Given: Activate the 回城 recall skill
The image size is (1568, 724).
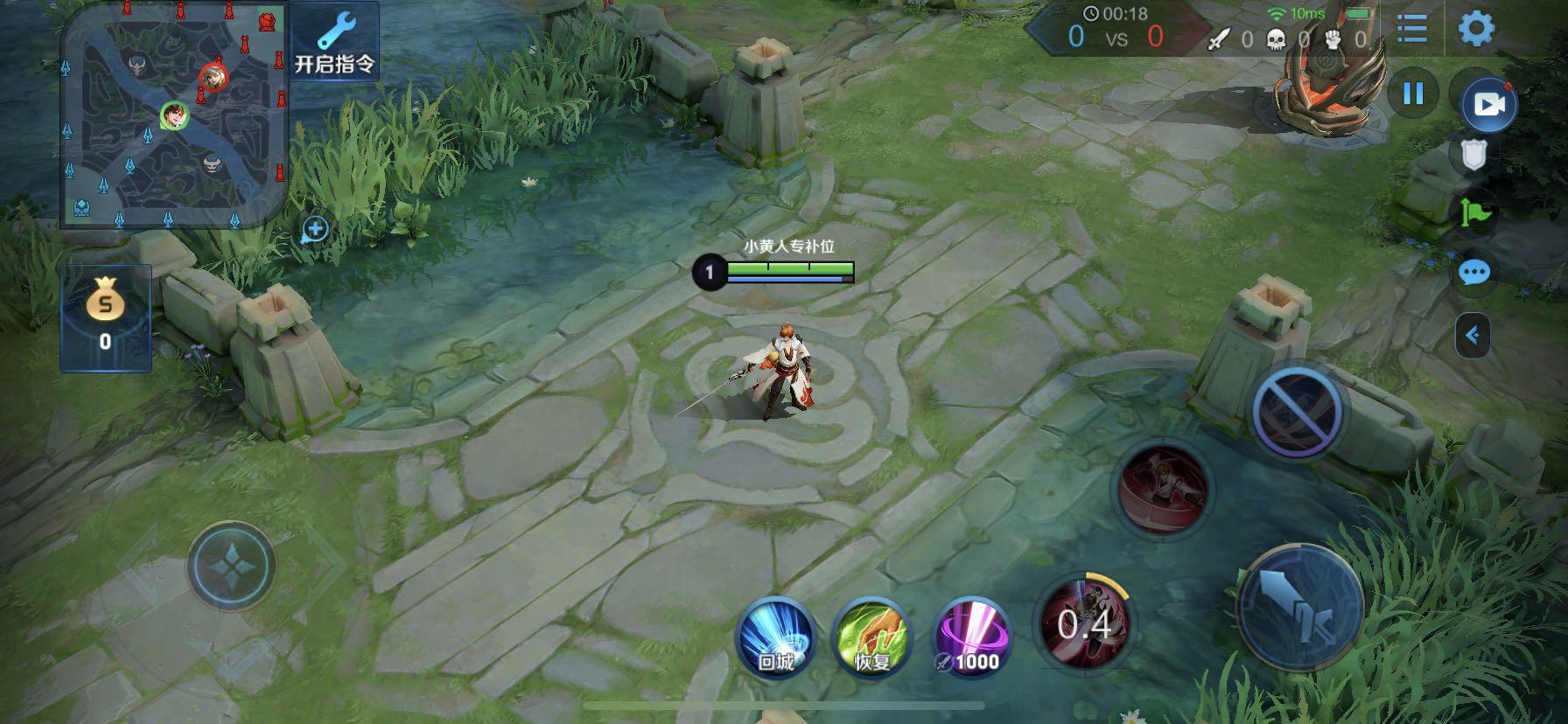Looking at the screenshot, I should (x=775, y=638).
